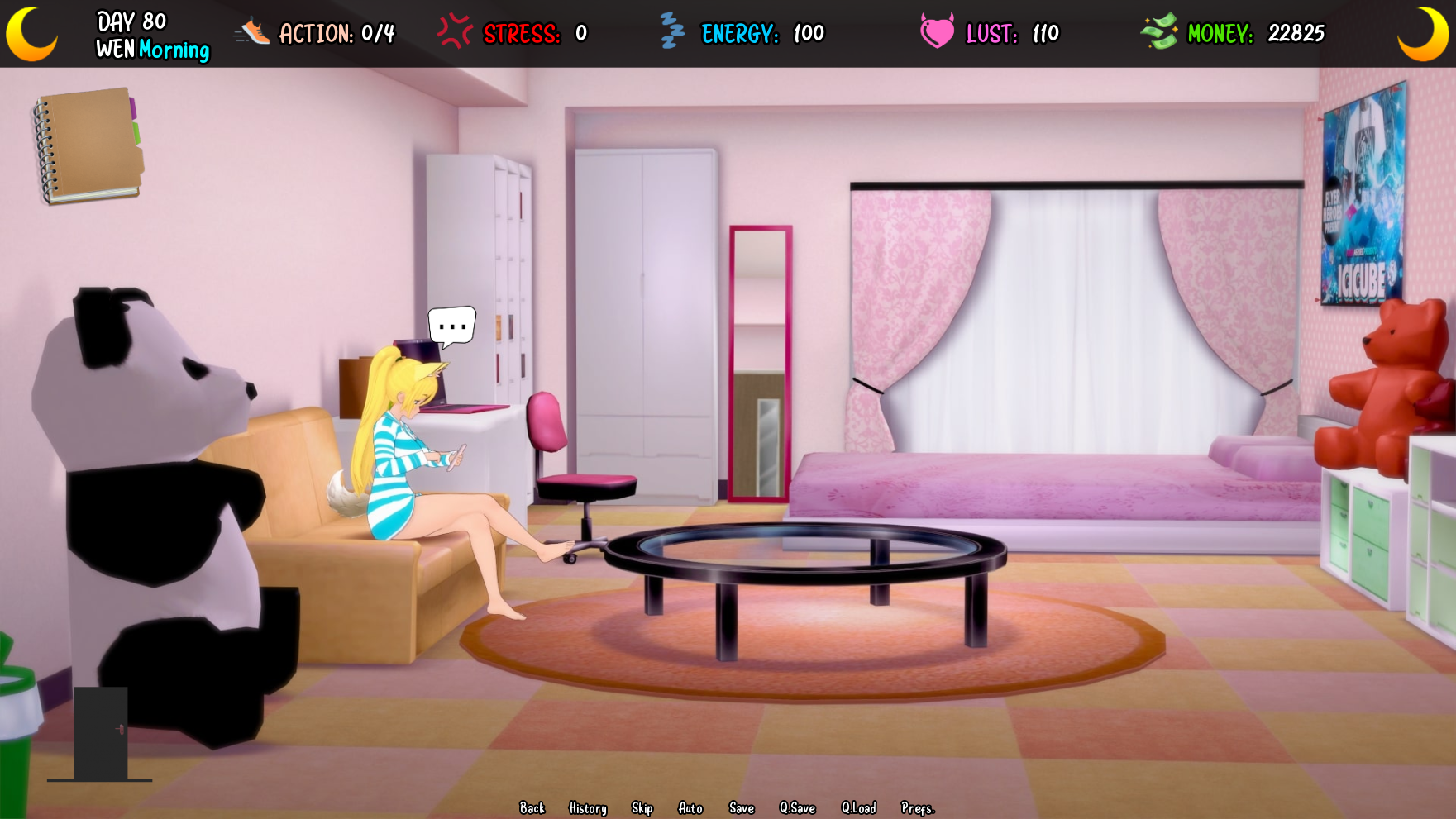The width and height of the screenshot is (1456, 819).
Task: Click the Back button
Action: (532, 808)
